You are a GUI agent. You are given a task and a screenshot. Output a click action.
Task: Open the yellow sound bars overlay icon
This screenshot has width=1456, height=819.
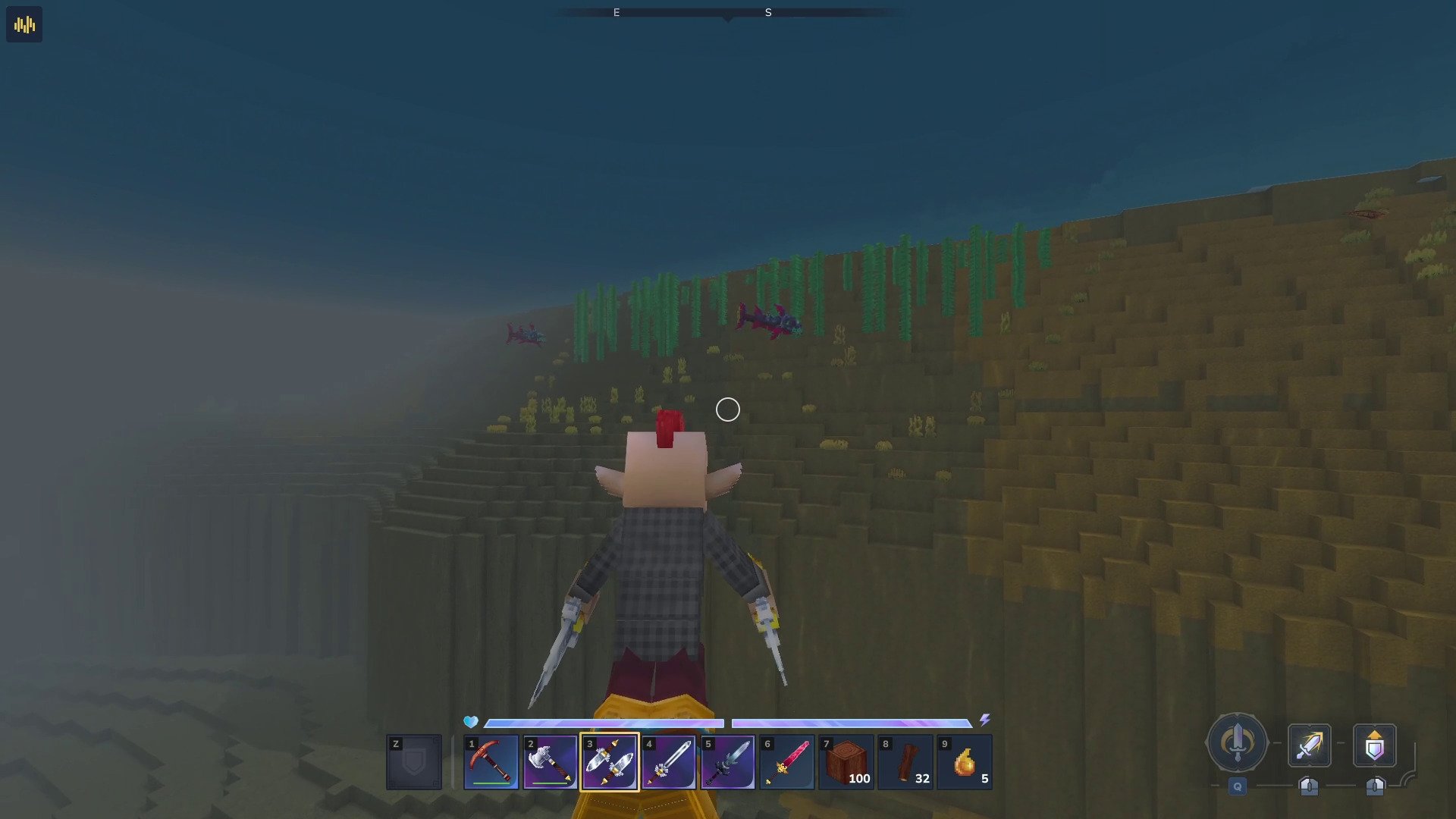[x=24, y=25]
